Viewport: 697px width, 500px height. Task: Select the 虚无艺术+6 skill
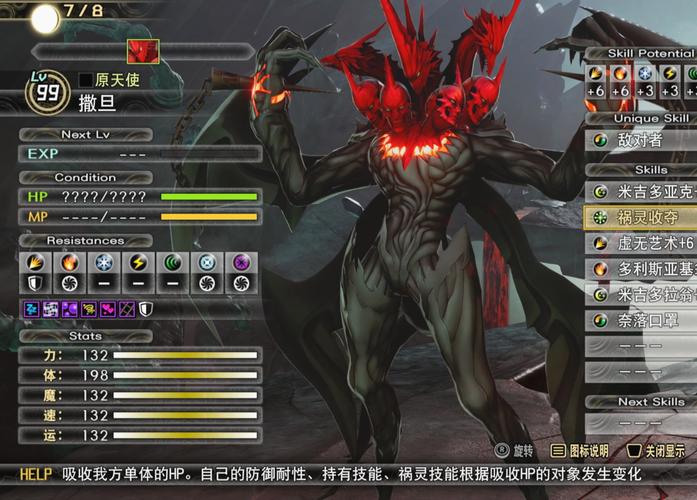tap(640, 242)
